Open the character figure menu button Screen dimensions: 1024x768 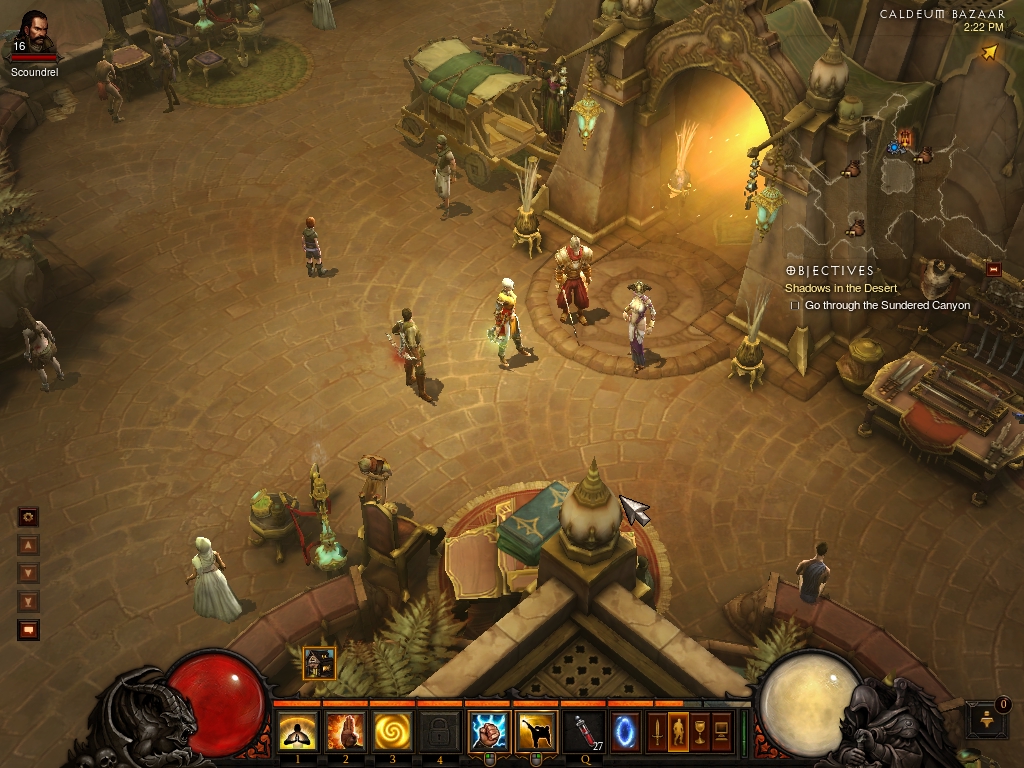click(677, 733)
